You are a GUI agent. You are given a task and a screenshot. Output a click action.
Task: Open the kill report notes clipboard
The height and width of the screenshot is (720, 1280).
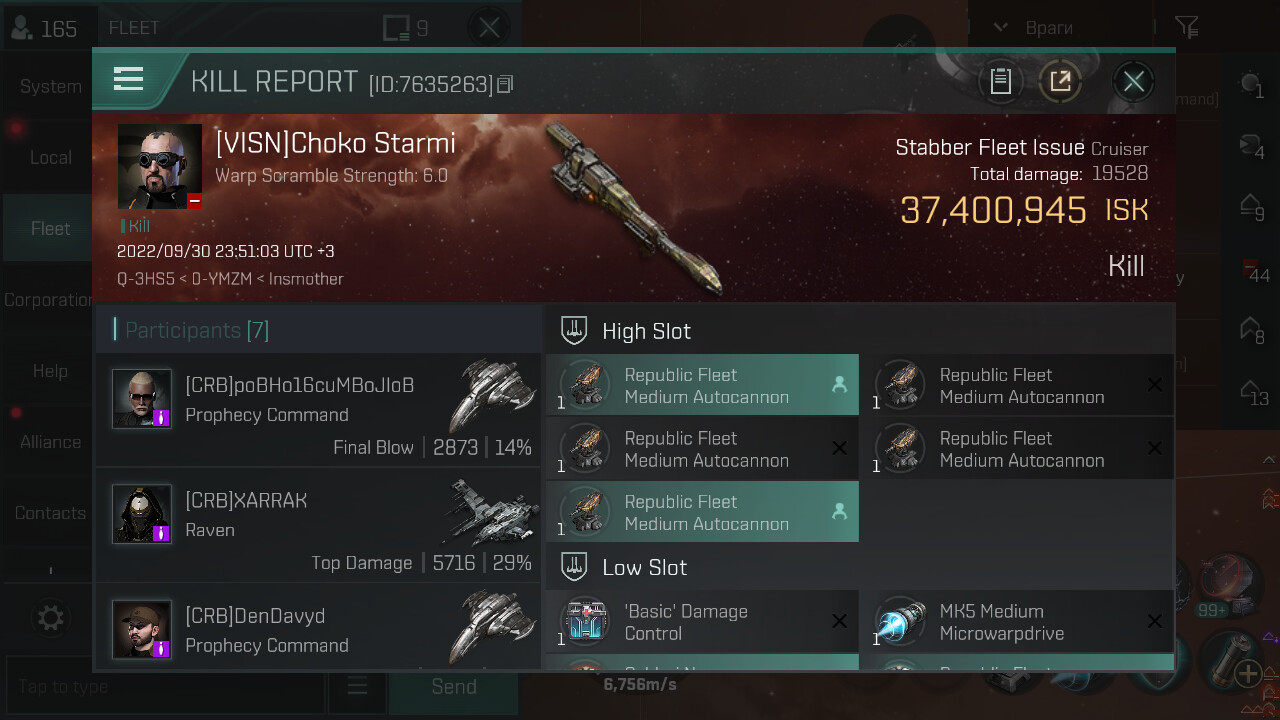[x=1000, y=82]
